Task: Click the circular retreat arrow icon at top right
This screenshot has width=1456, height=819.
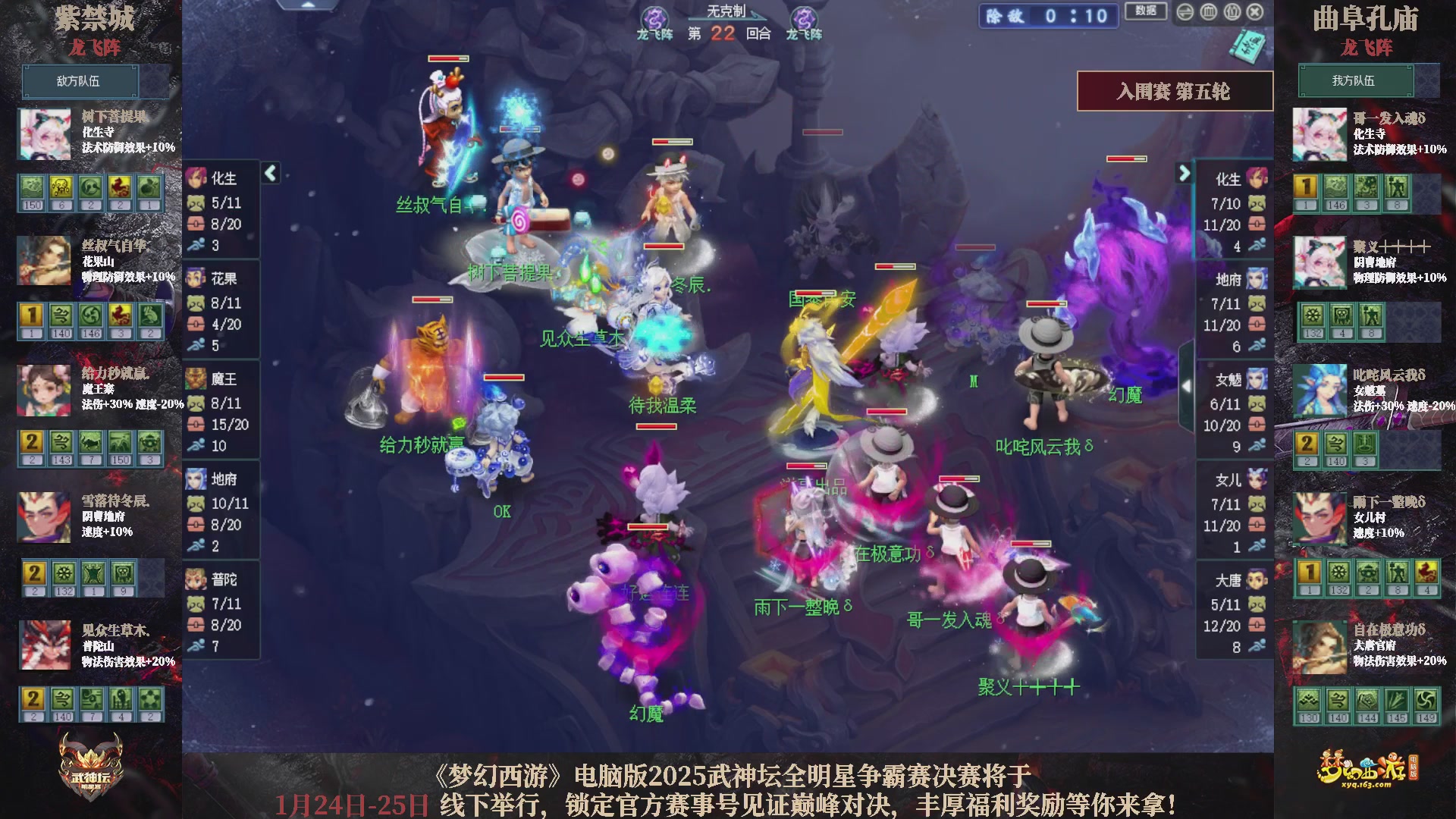Action: [1185, 12]
